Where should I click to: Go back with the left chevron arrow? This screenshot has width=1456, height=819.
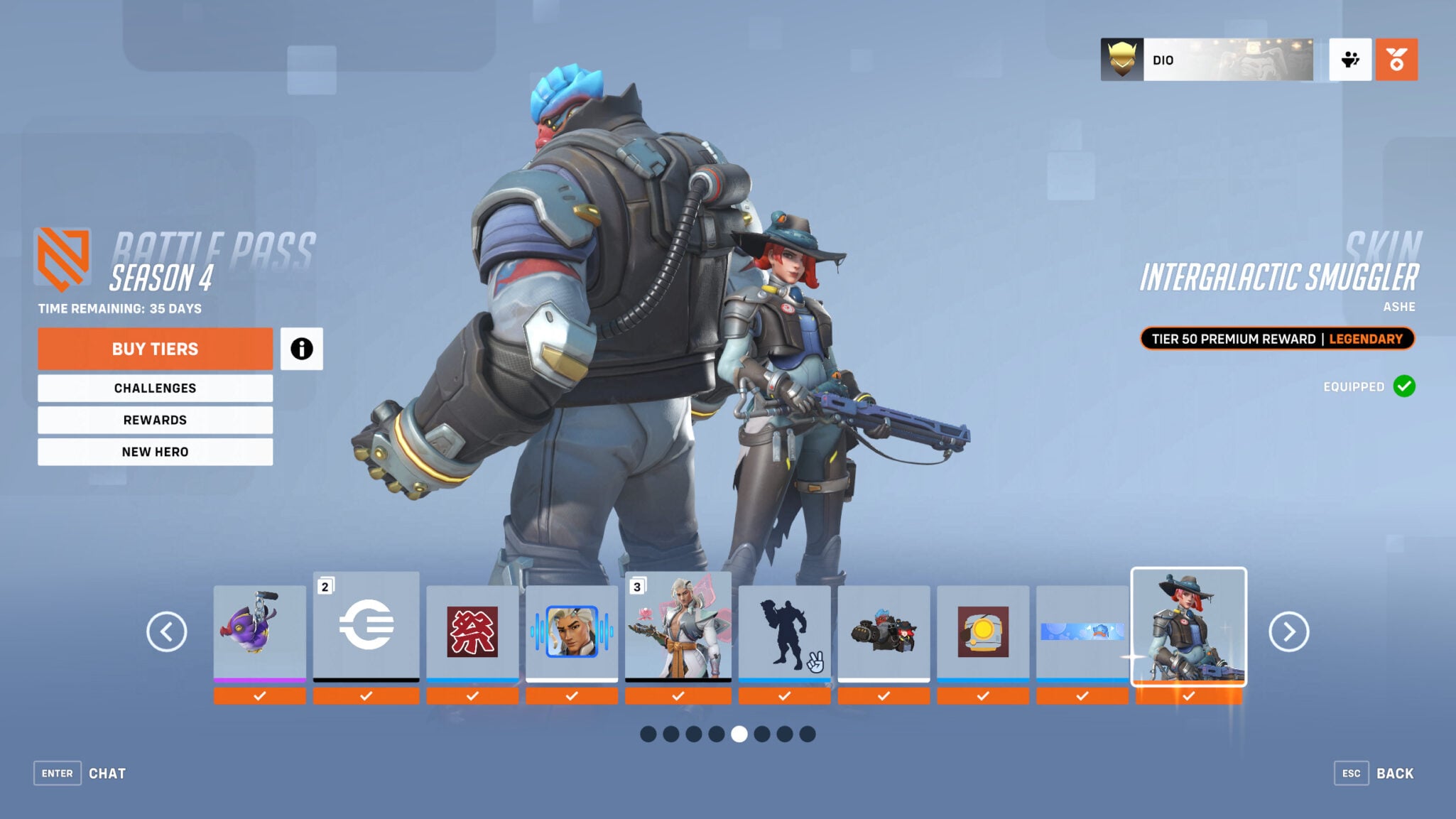point(168,631)
